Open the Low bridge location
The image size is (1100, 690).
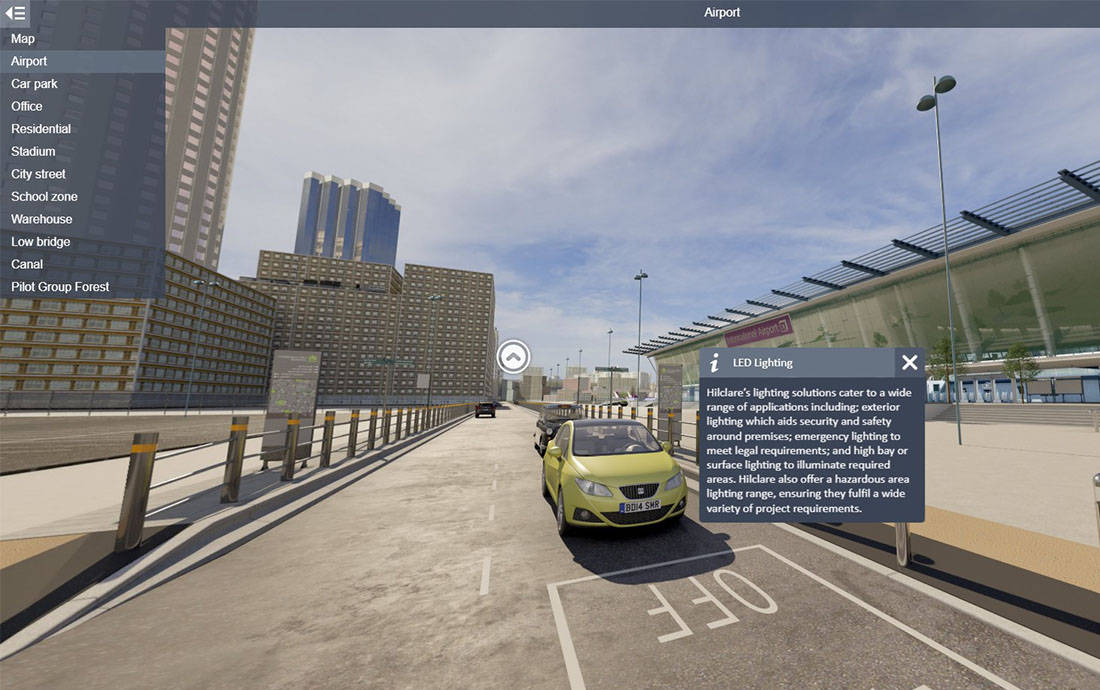coord(40,241)
